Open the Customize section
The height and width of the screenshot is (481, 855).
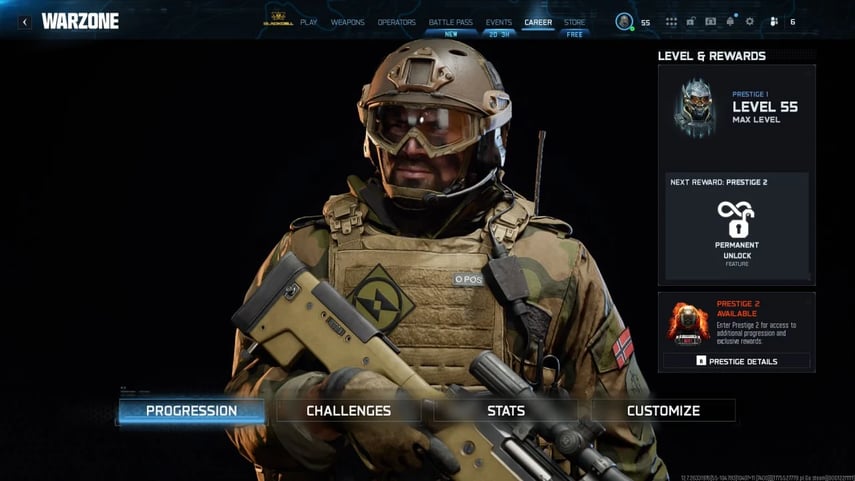pos(663,411)
